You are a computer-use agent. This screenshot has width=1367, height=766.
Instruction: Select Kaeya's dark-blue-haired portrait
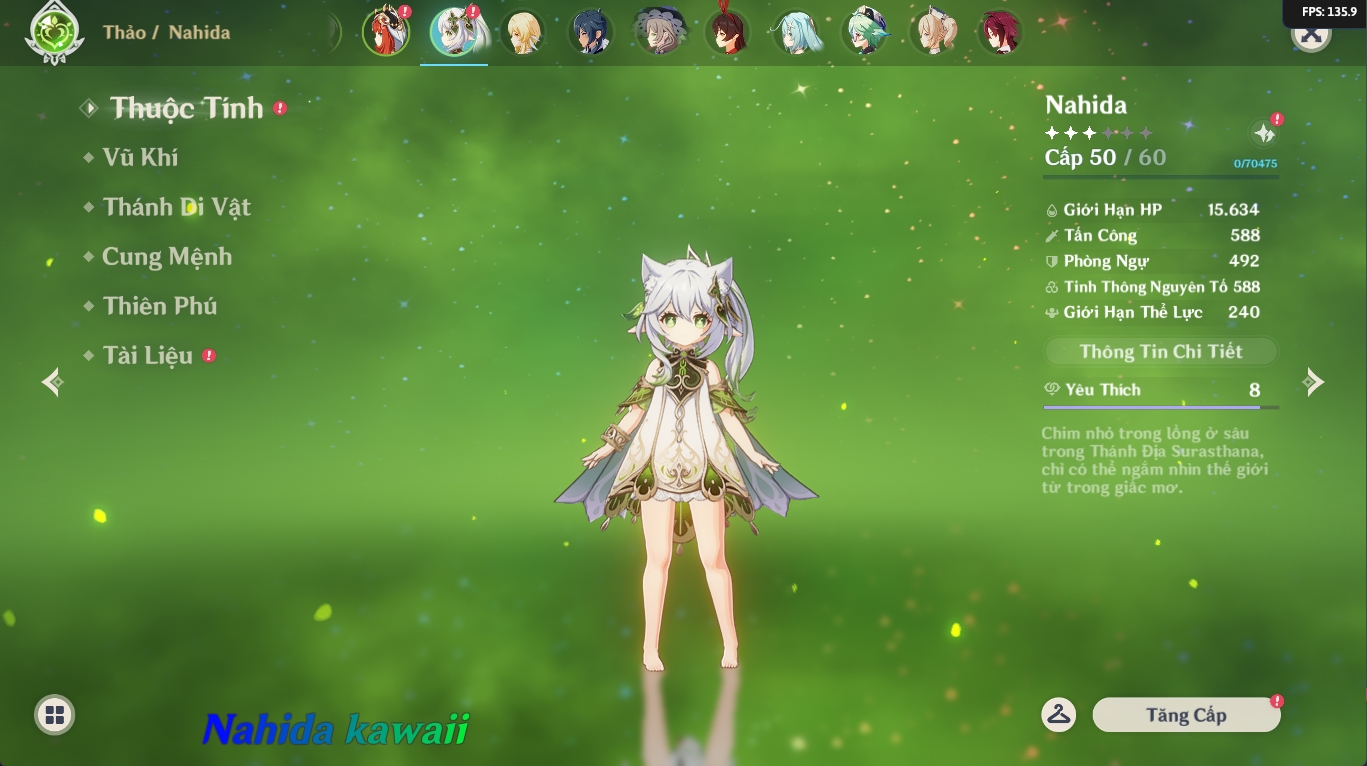(590, 32)
